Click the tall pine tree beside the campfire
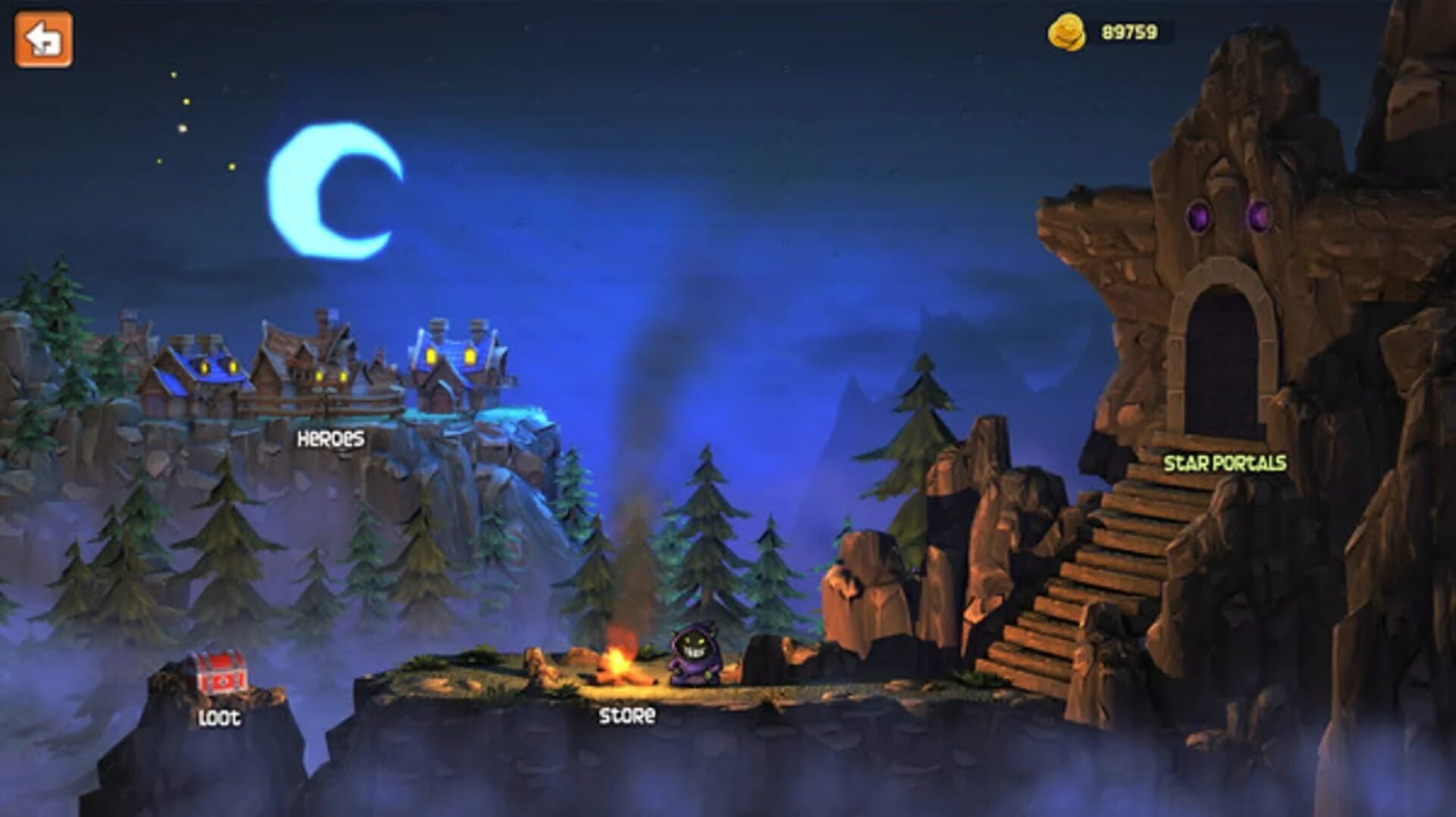The height and width of the screenshot is (817, 1456). click(705, 531)
